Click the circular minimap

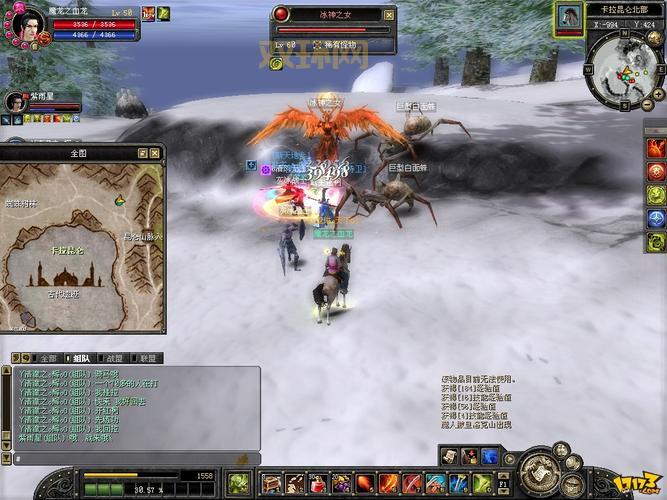621,70
